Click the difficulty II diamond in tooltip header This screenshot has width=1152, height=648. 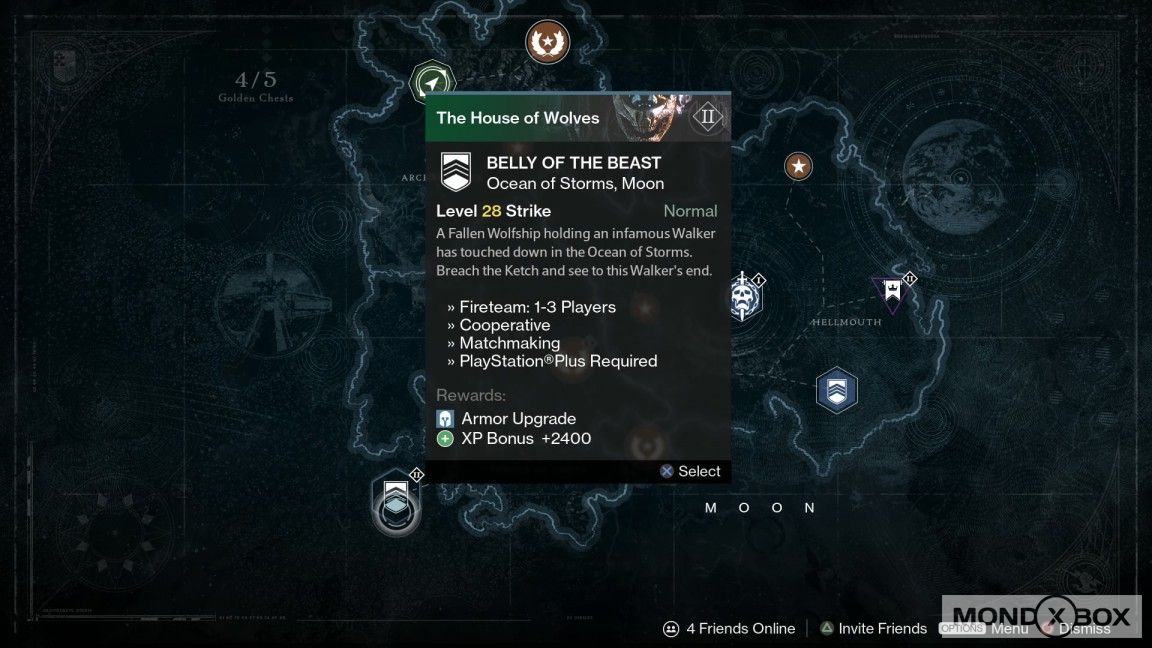(x=708, y=117)
